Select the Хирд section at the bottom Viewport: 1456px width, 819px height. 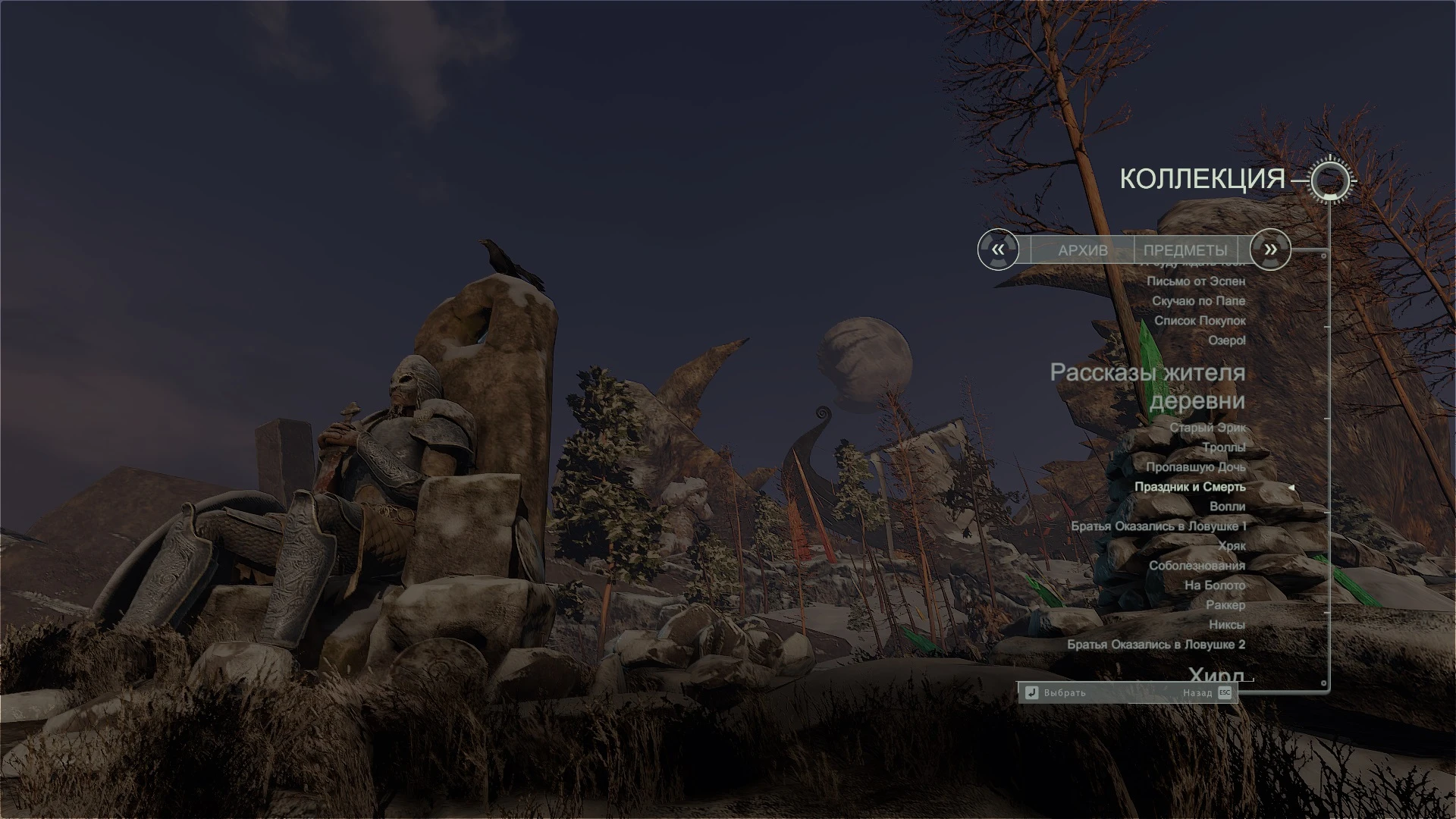1219,673
